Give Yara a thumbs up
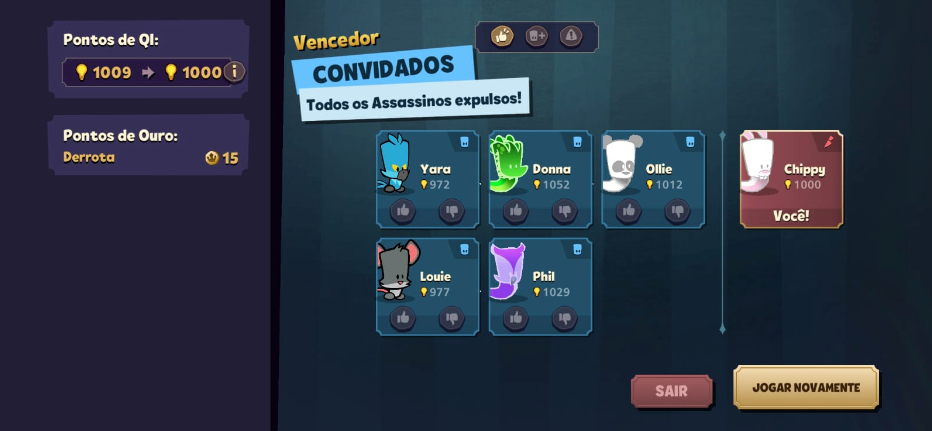 tap(403, 211)
